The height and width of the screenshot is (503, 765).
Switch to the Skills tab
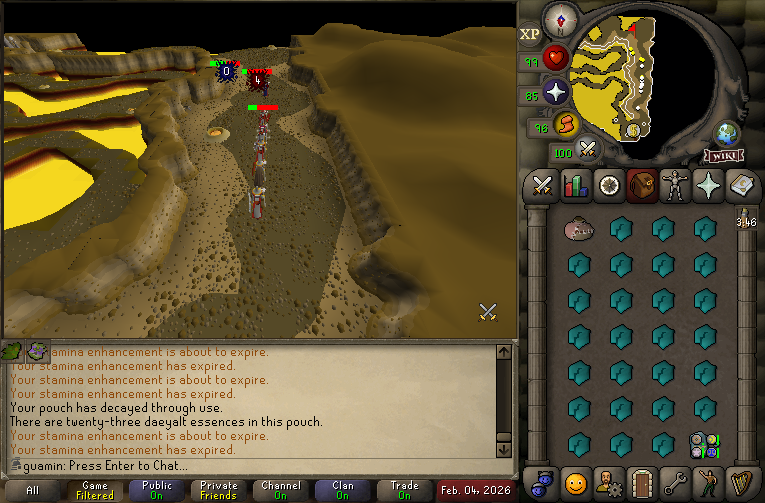point(575,186)
